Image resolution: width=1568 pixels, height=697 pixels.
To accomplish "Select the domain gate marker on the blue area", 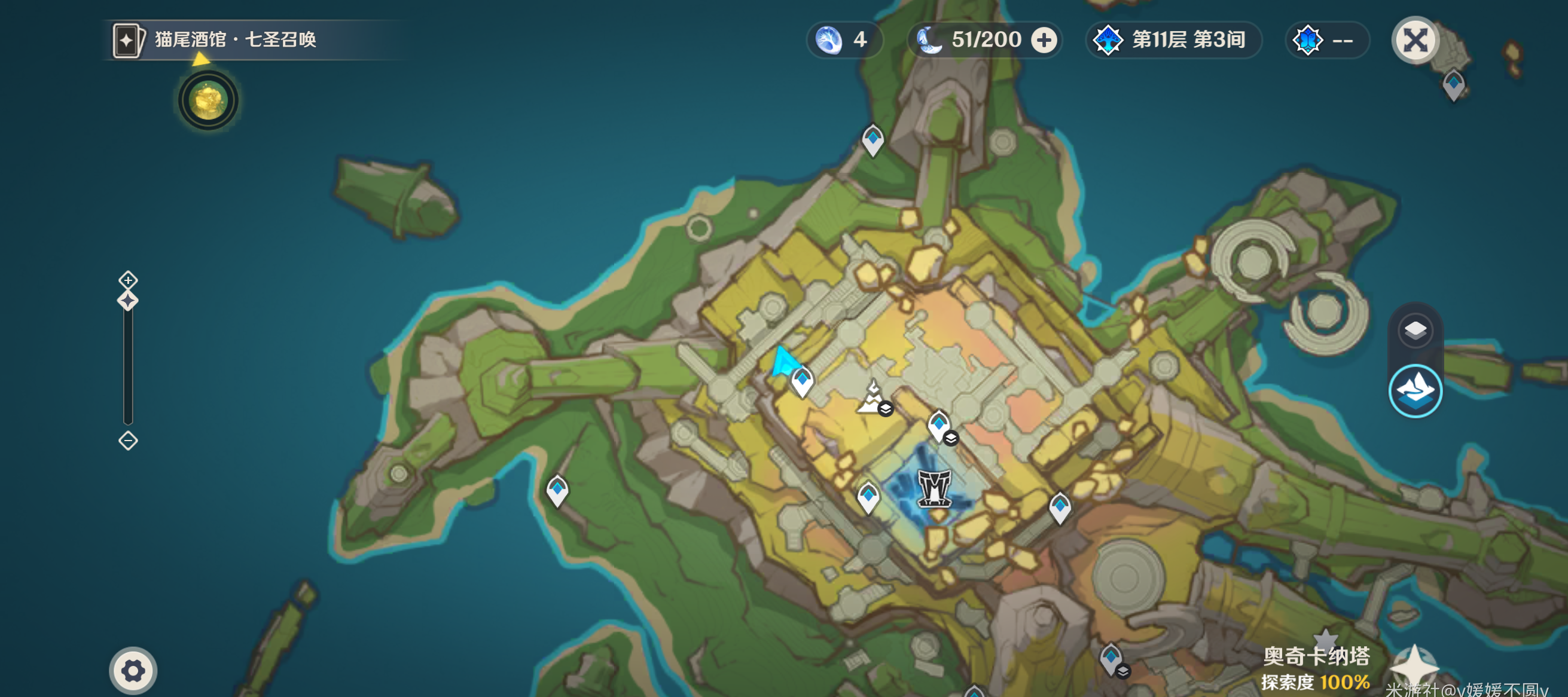I will pyautogui.click(x=934, y=488).
